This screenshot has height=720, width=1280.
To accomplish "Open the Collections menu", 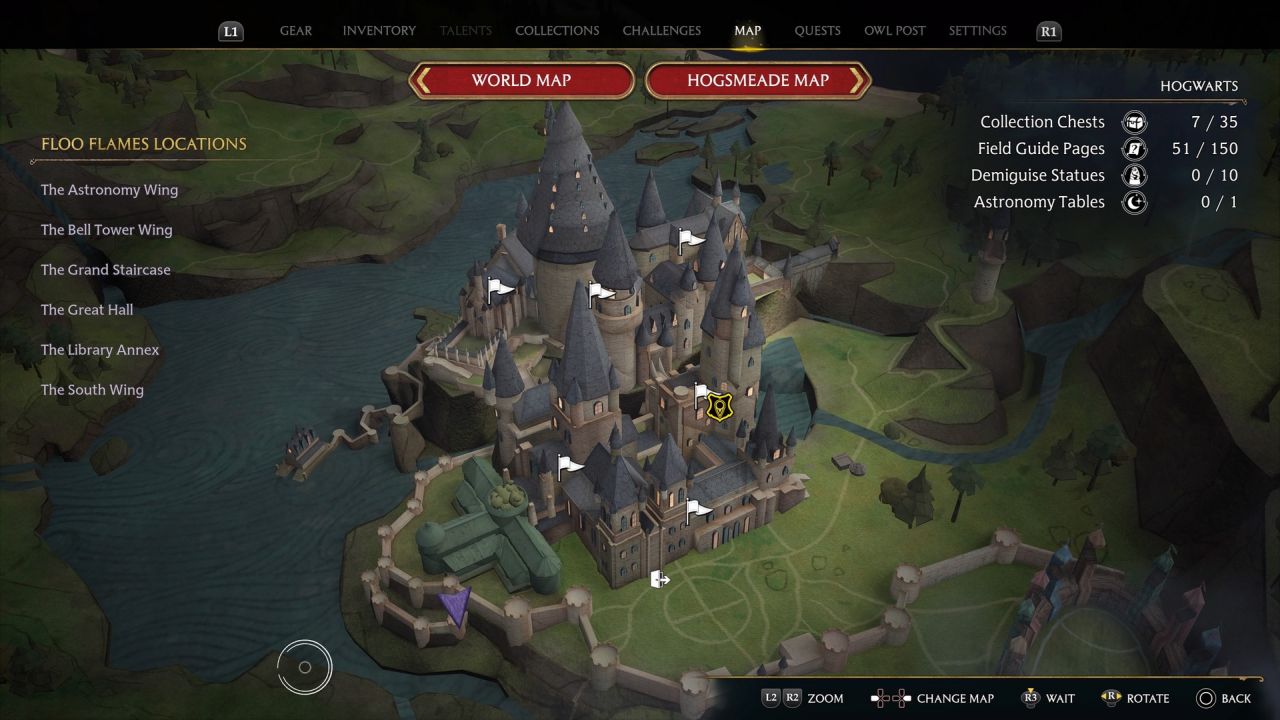I will click(557, 30).
